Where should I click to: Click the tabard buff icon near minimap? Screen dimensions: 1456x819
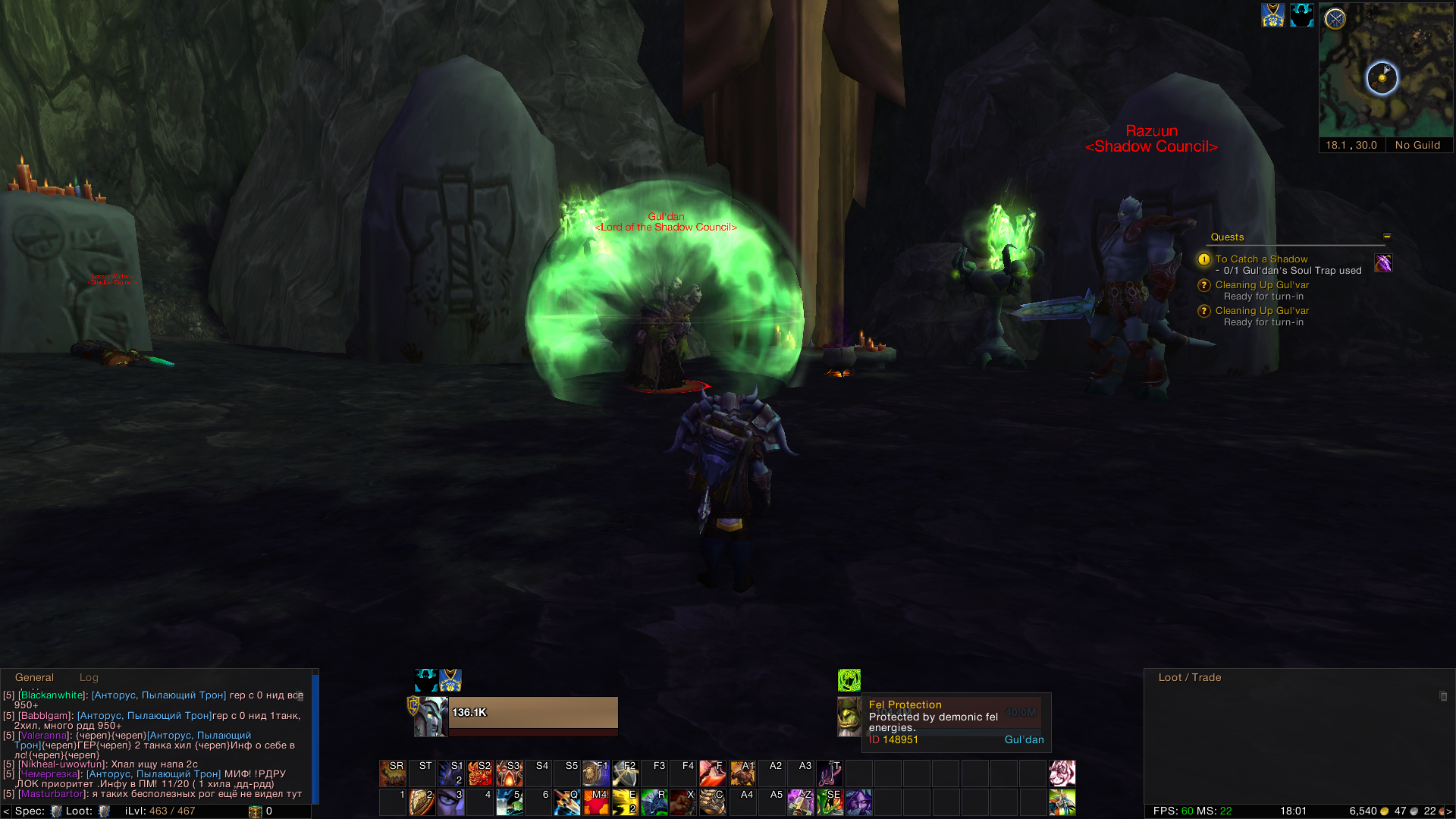tap(1272, 15)
